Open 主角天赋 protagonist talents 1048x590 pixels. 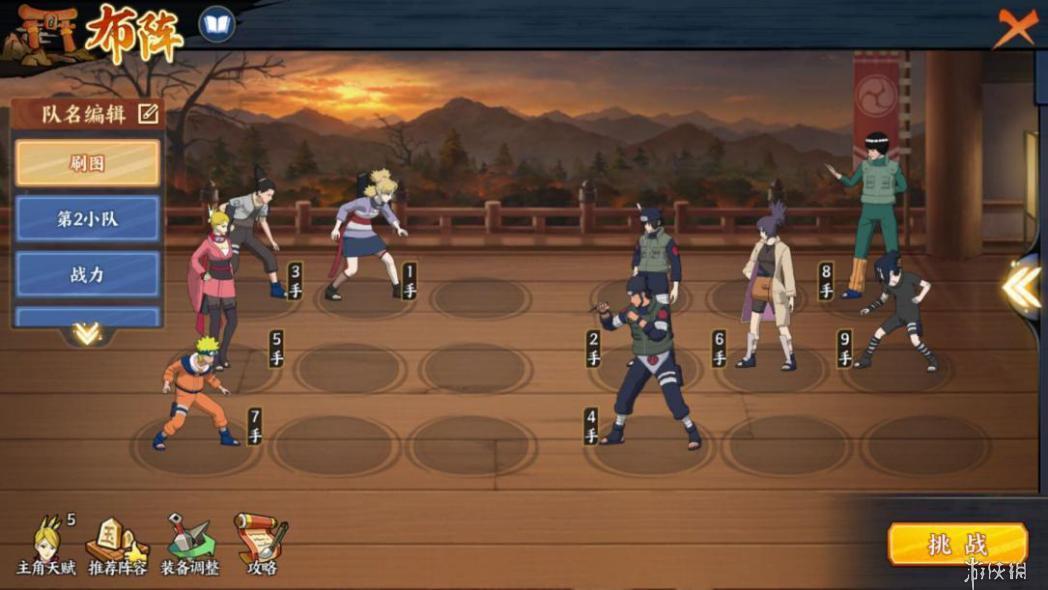click(45, 544)
